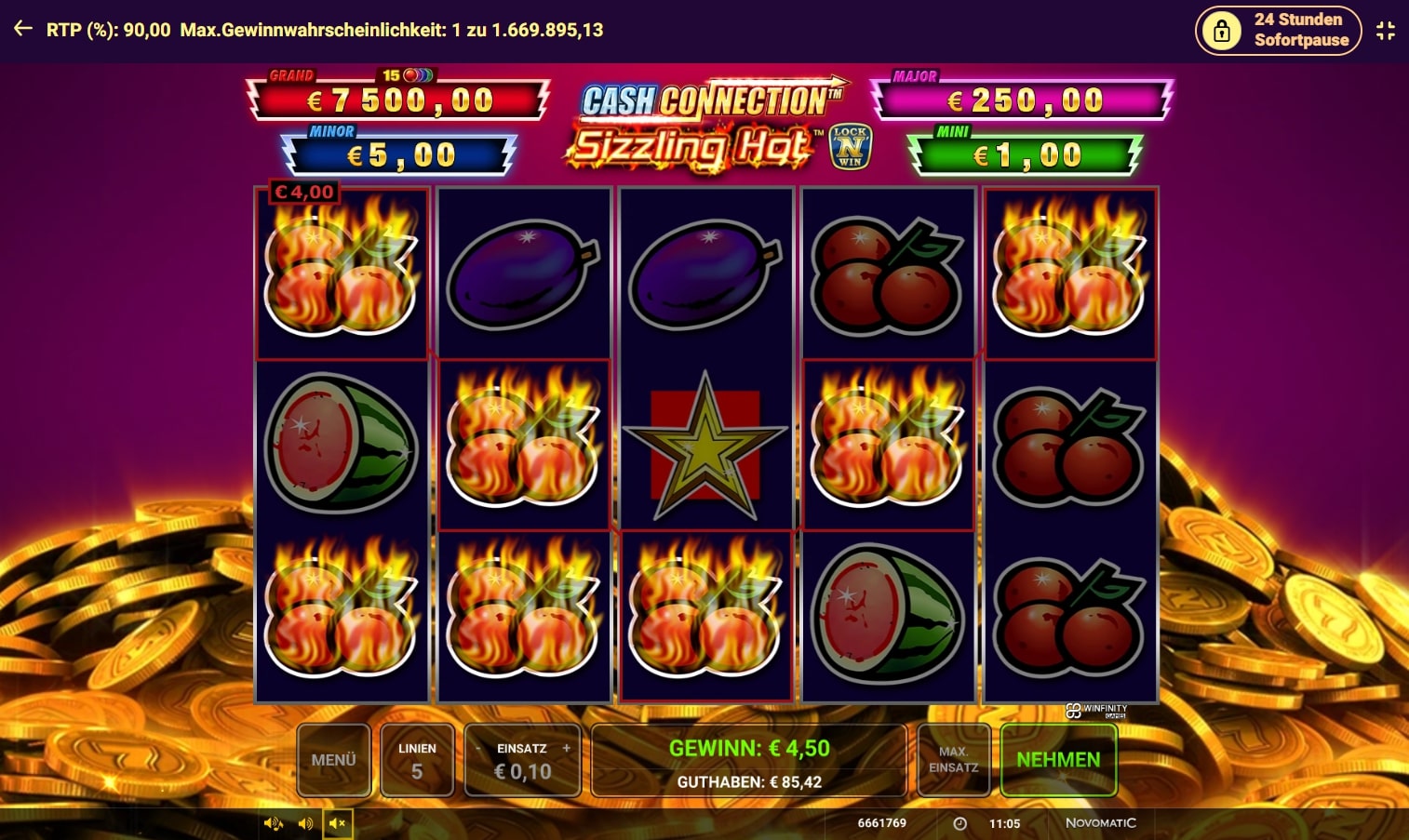1409x840 pixels.
Task: Click the progress counter showing 15 circles
Action: pyautogui.click(x=407, y=76)
